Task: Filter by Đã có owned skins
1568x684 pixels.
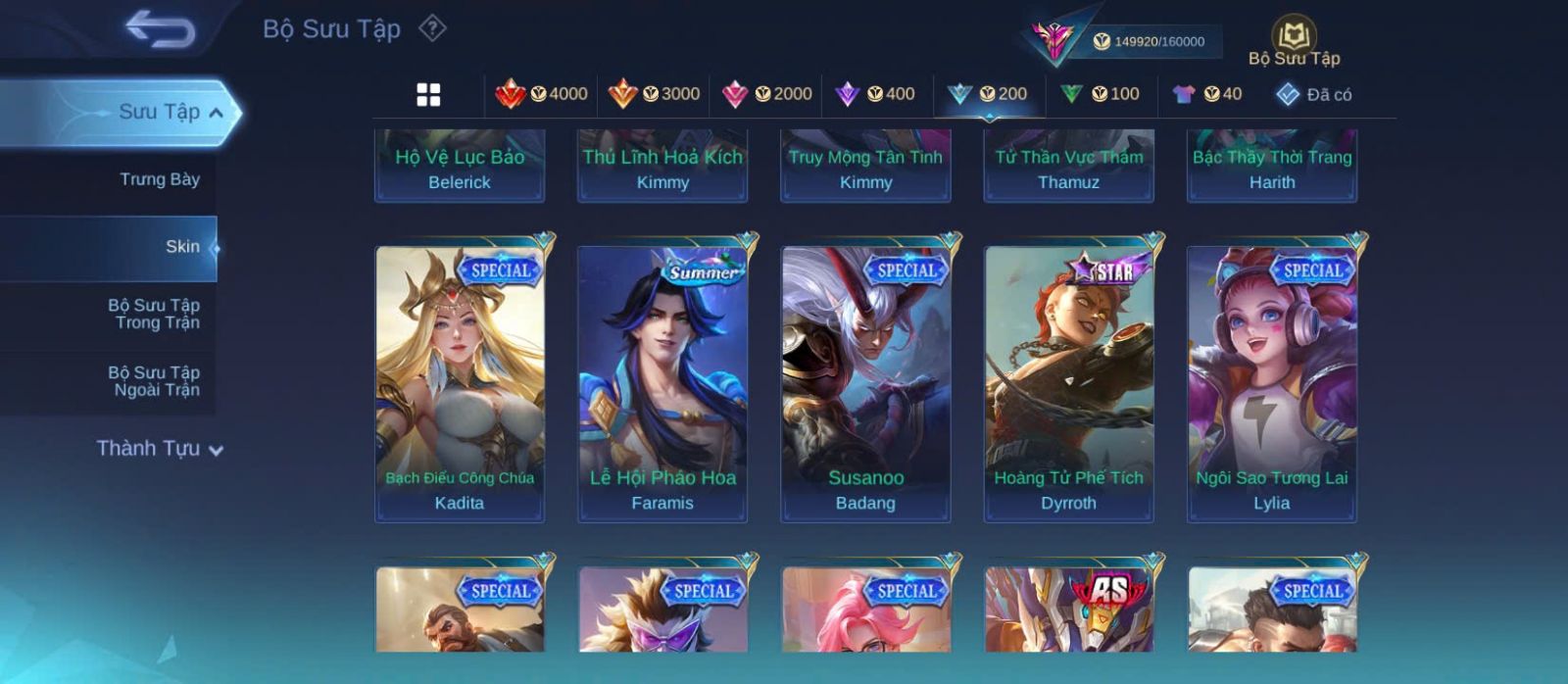Action: point(1314,94)
